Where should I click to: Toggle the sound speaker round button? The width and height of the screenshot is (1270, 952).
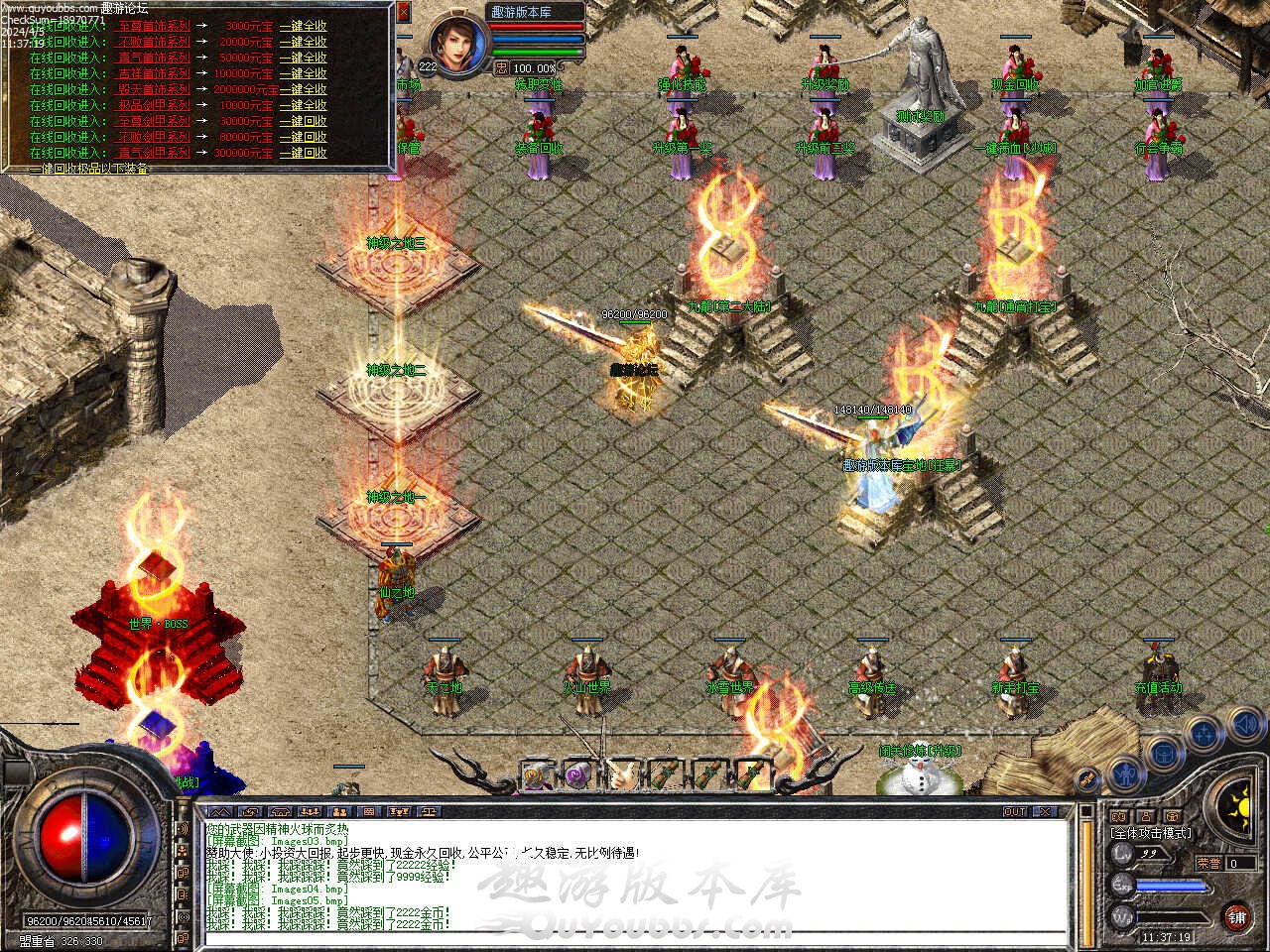1245,727
